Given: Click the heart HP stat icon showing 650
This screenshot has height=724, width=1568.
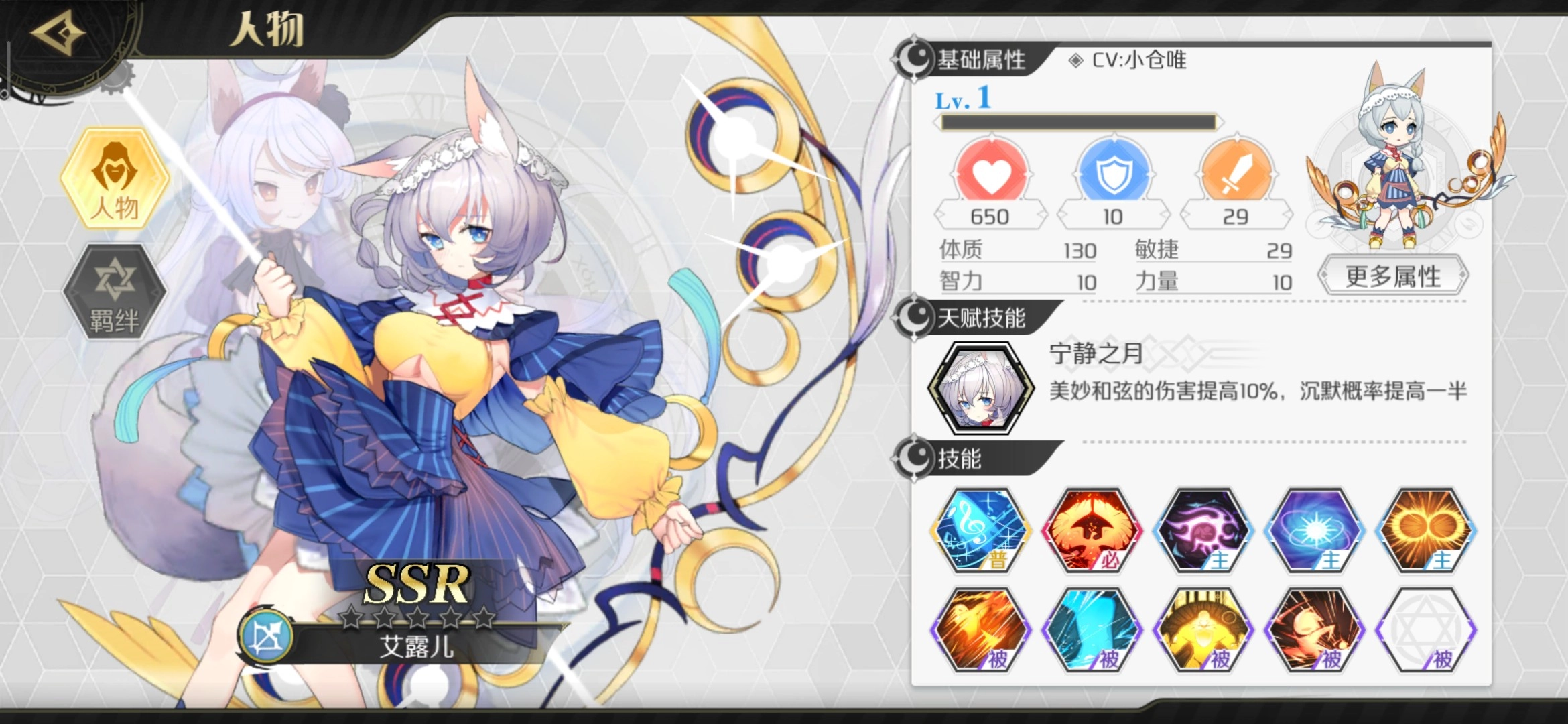Looking at the screenshot, I should [x=990, y=174].
